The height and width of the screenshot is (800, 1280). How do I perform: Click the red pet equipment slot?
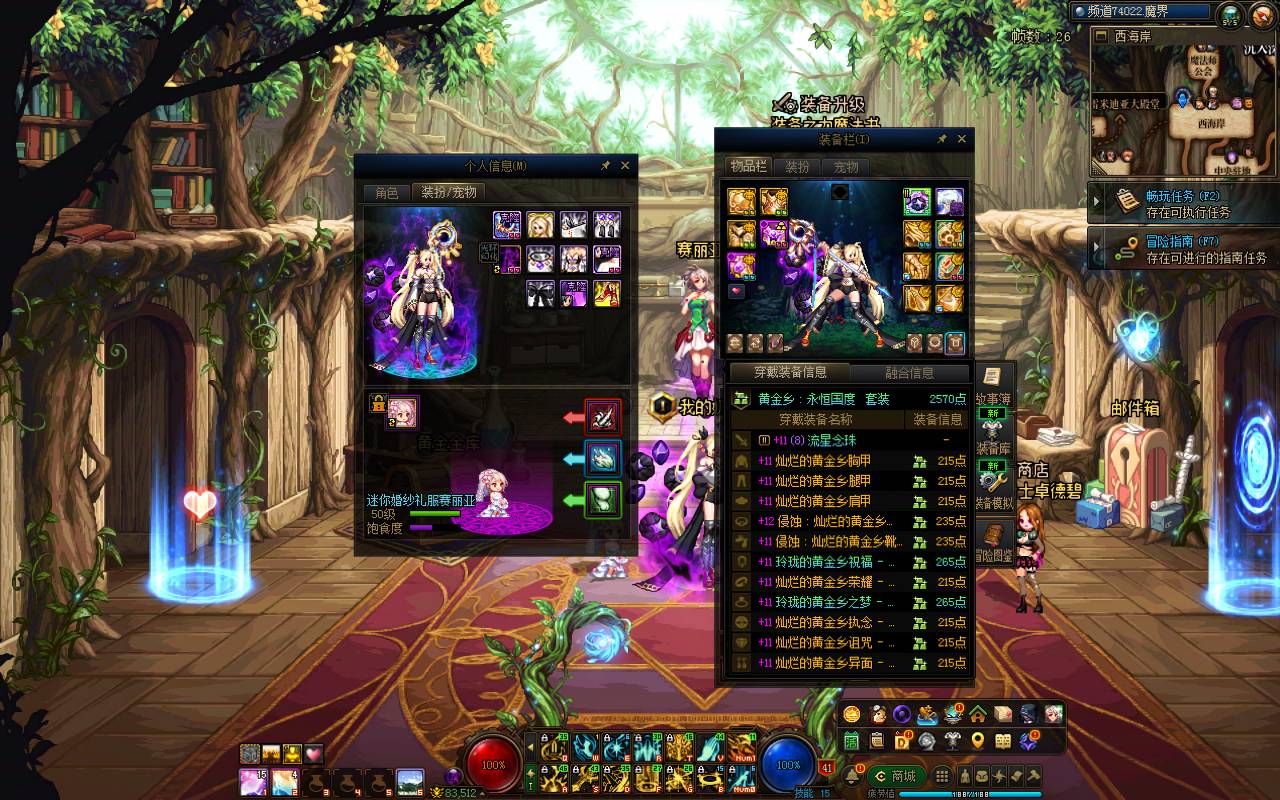[x=603, y=417]
